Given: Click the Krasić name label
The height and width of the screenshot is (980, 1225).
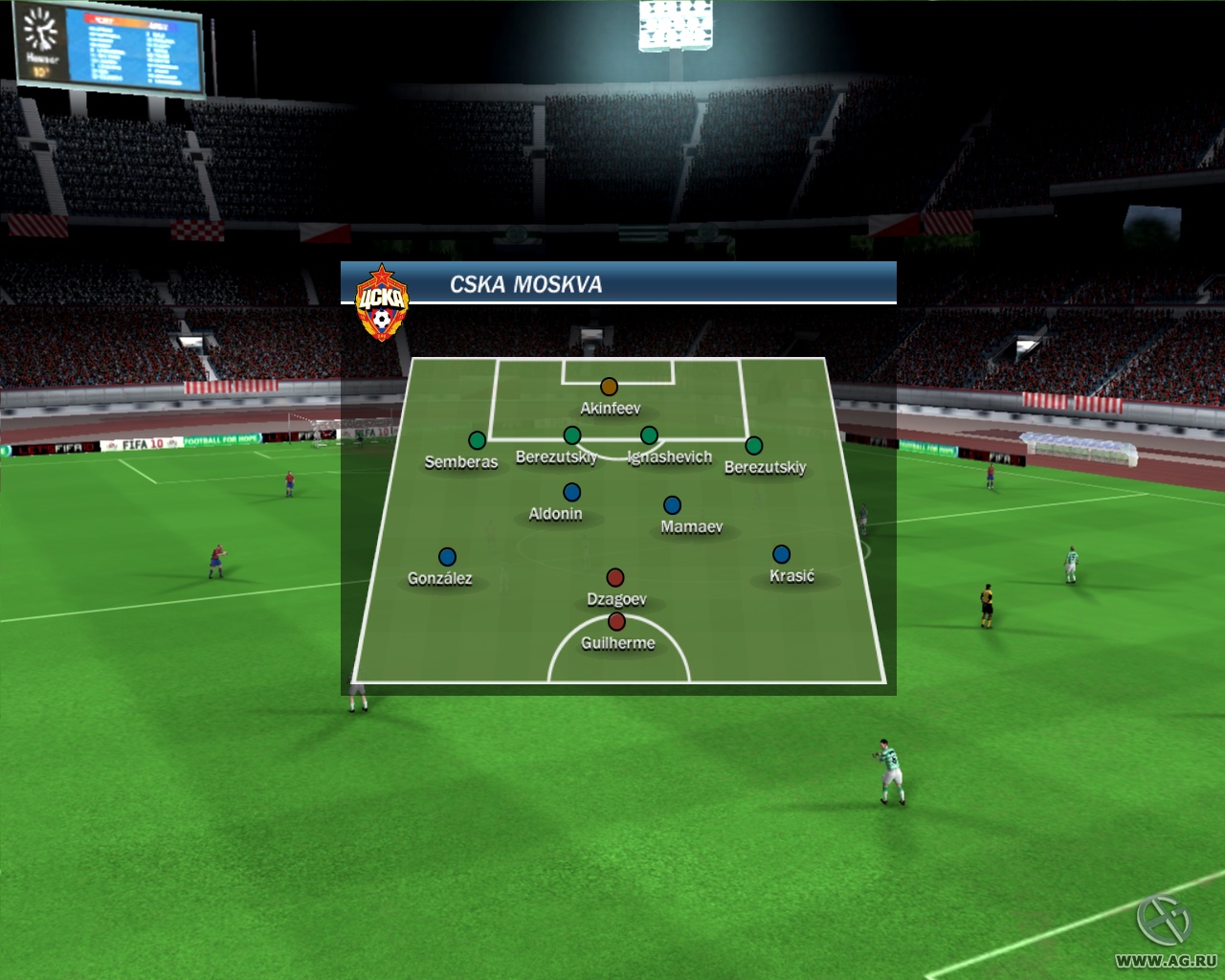Looking at the screenshot, I should coord(792,575).
